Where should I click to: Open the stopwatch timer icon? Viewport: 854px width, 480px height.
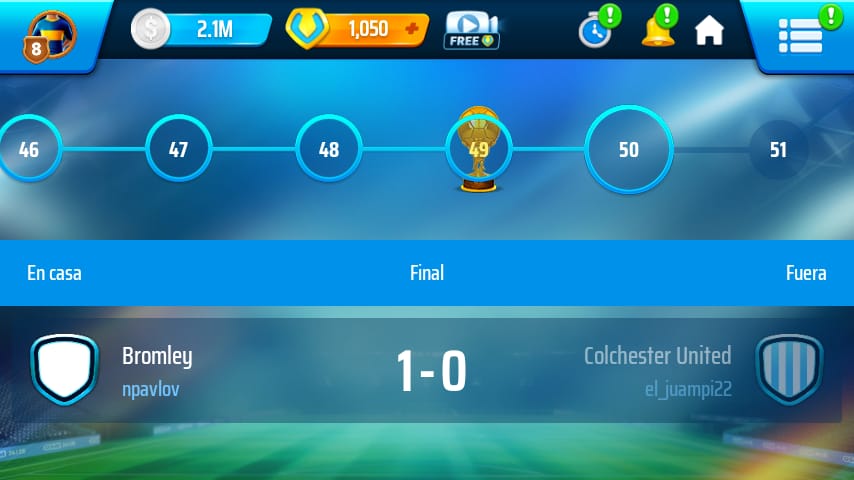coord(595,30)
